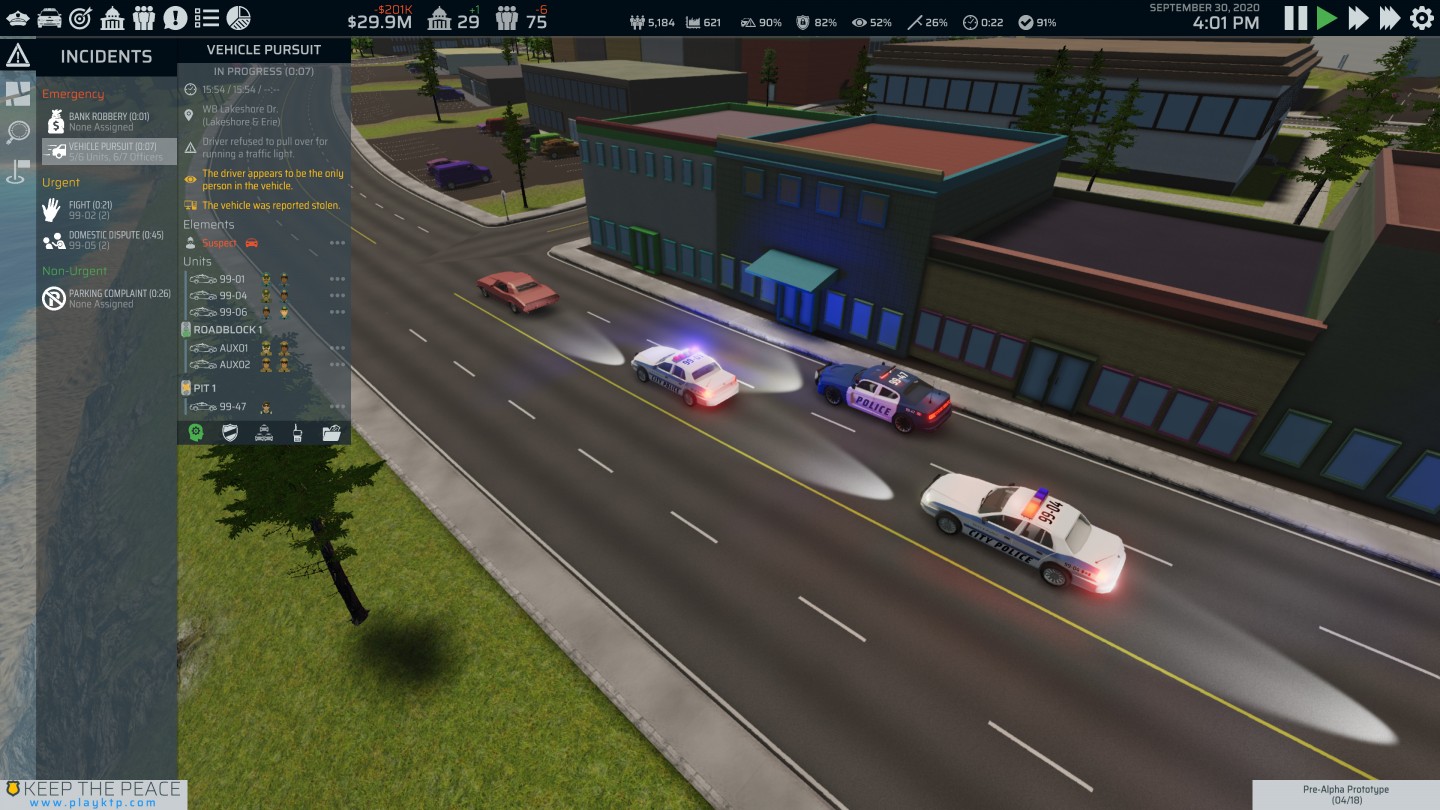Viewport: 1440px width, 810px height.
Task: Open the checklist icon in top bar
Action: click(207, 18)
